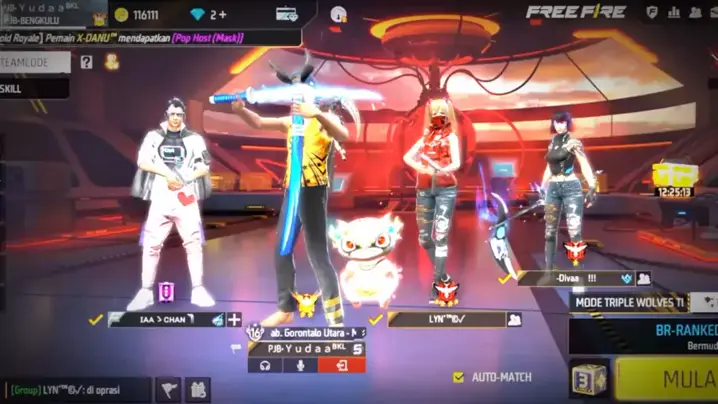Open the gold coin balance
This screenshot has width=718, height=404.
[x=136, y=14]
